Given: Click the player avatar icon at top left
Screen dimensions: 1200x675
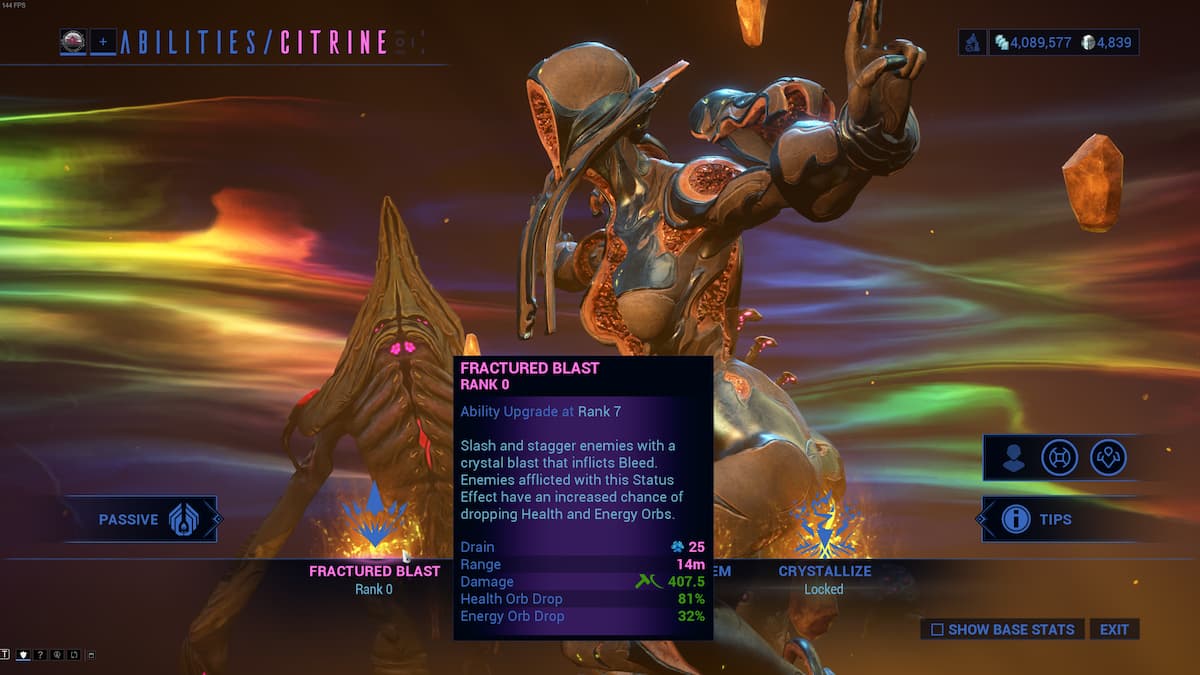Looking at the screenshot, I should 73,42.
